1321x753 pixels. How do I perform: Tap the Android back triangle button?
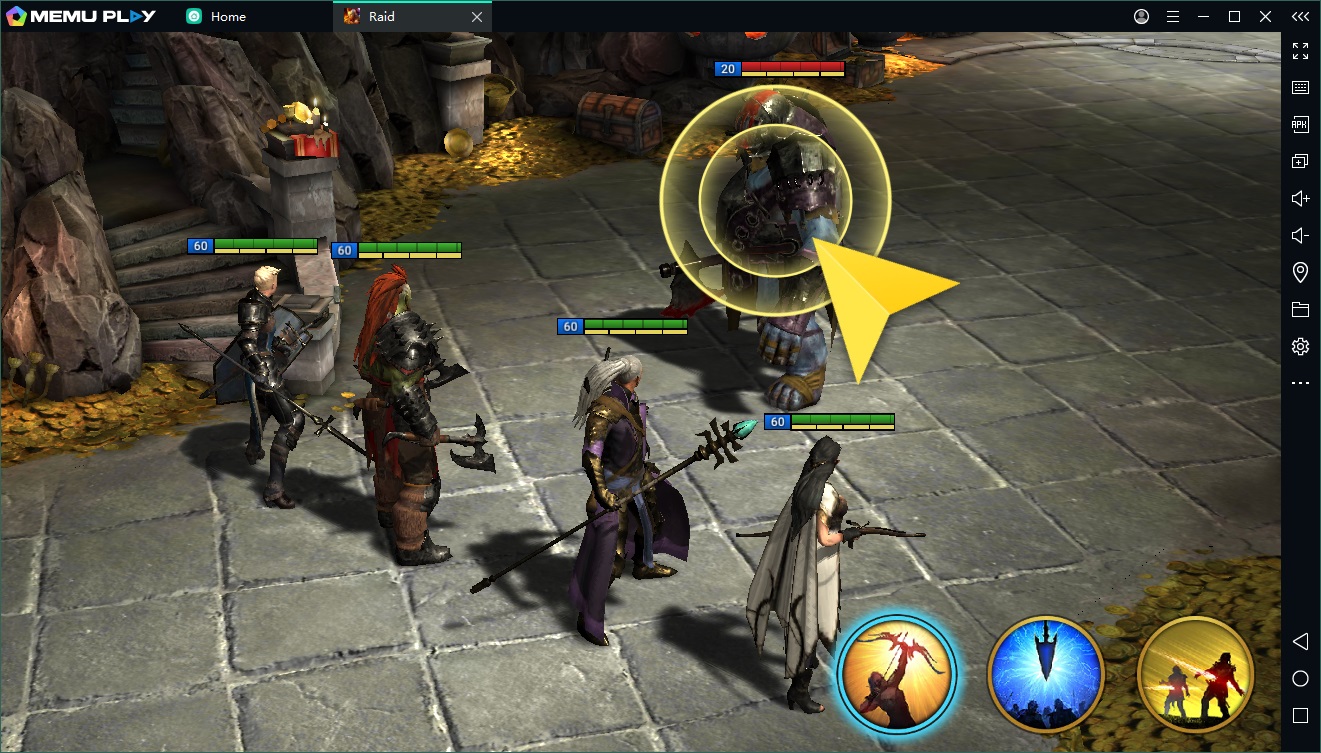tap(1300, 641)
